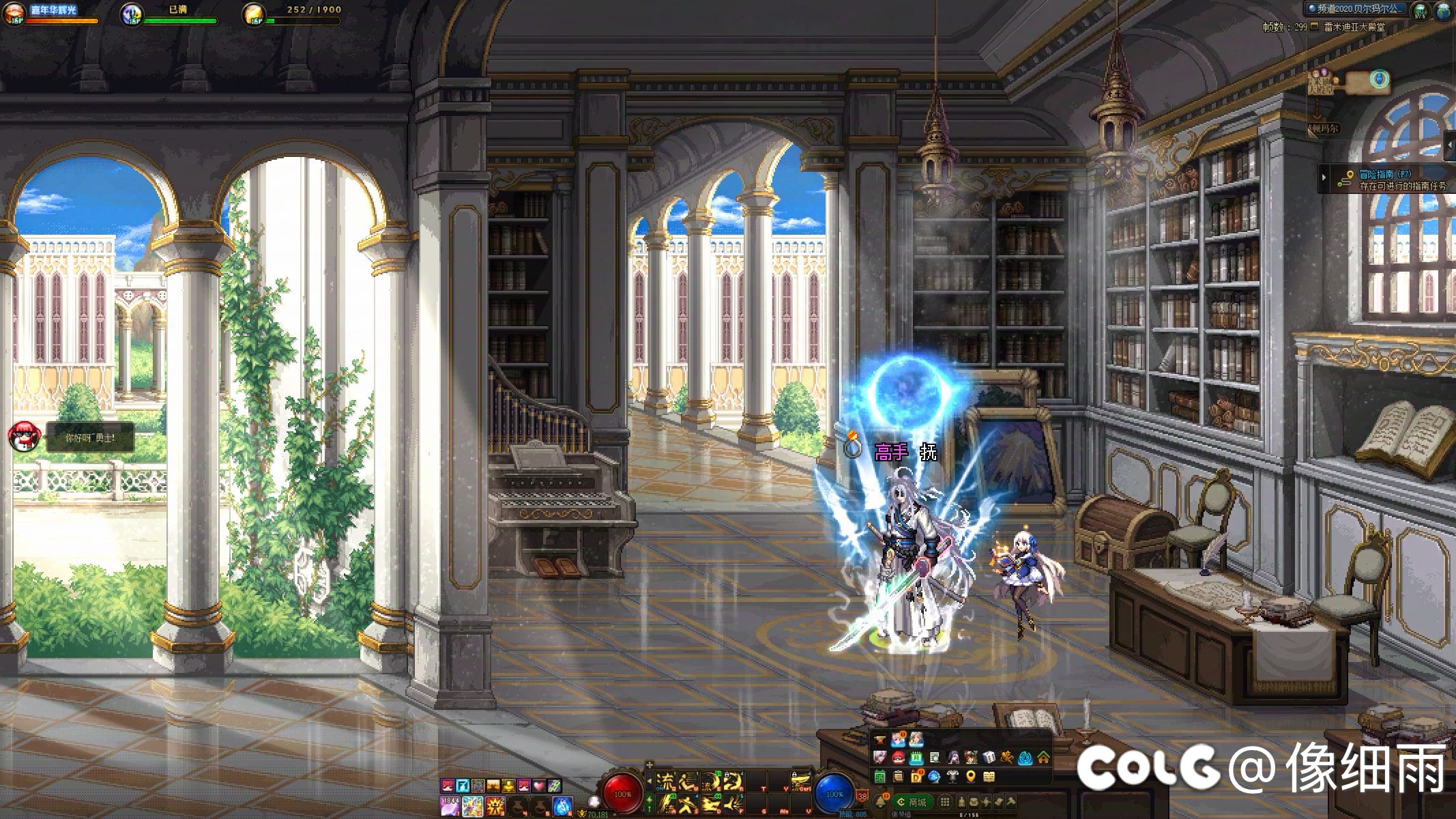
Task: Open the 商城 shop button
Action: coord(912,802)
